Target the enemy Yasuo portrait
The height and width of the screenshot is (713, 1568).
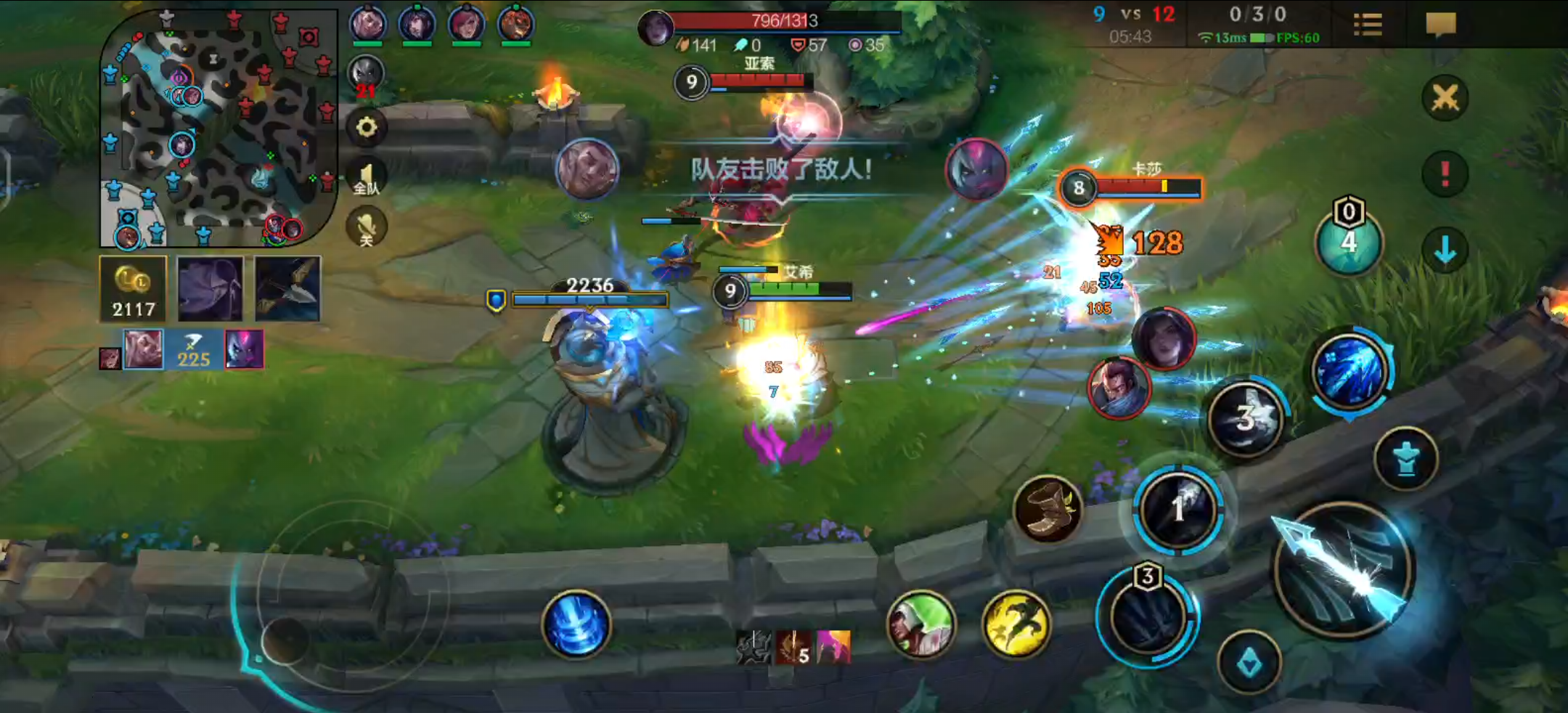(1118, 388)
